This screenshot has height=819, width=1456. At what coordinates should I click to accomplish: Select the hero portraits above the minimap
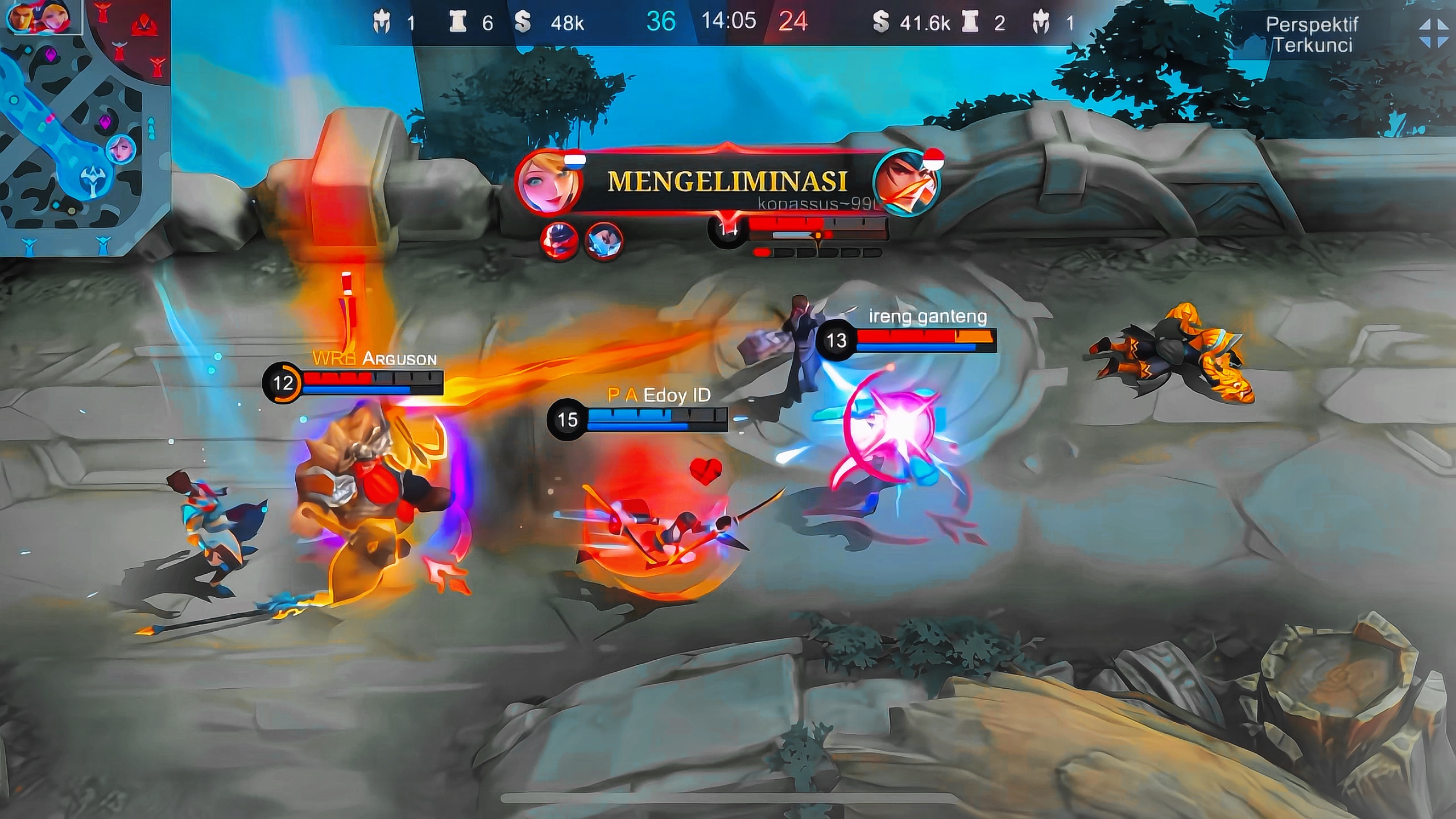pyautogui.click(x=40, y=17)
